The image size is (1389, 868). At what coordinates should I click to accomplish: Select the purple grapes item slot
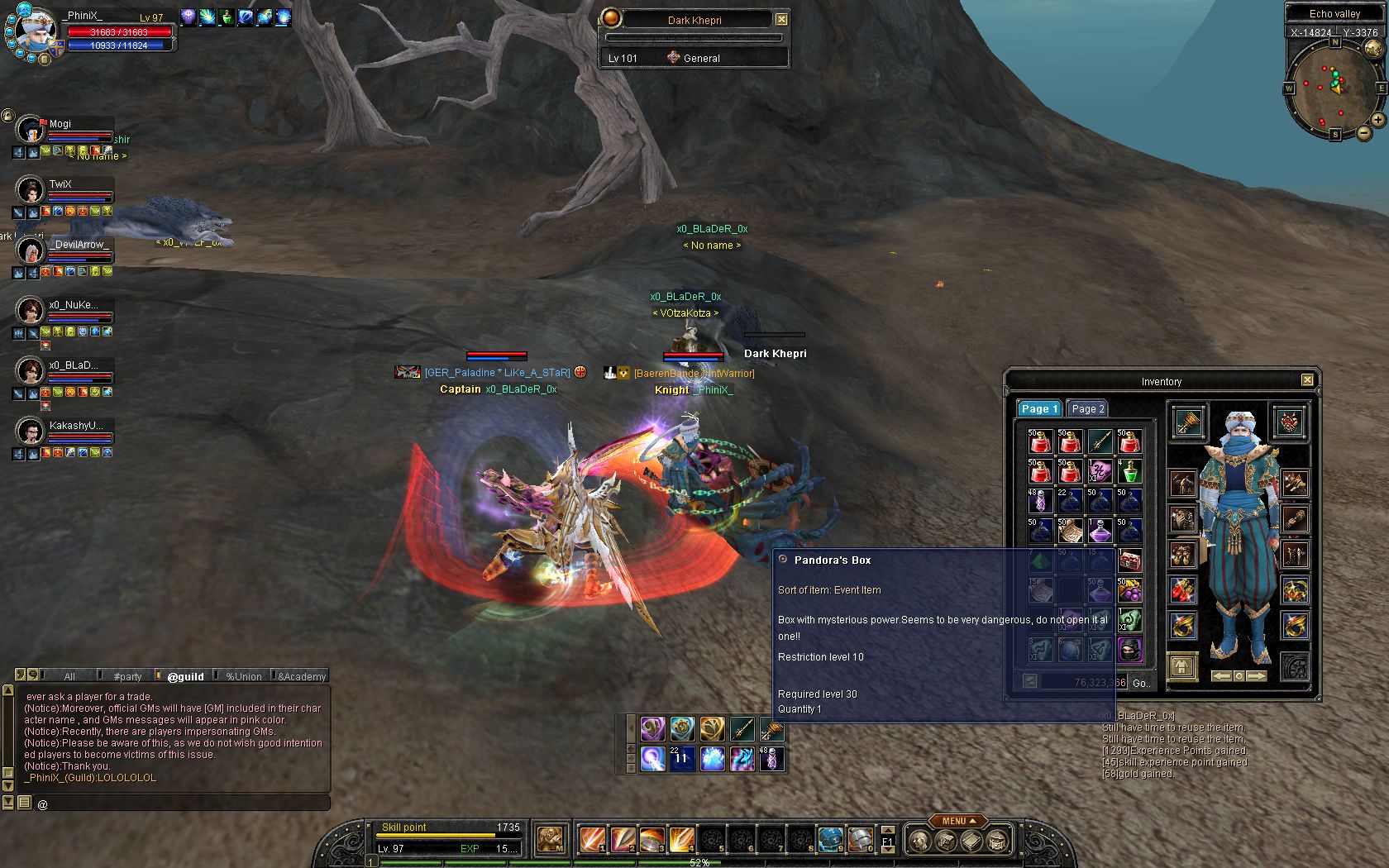coord(1129,590)
